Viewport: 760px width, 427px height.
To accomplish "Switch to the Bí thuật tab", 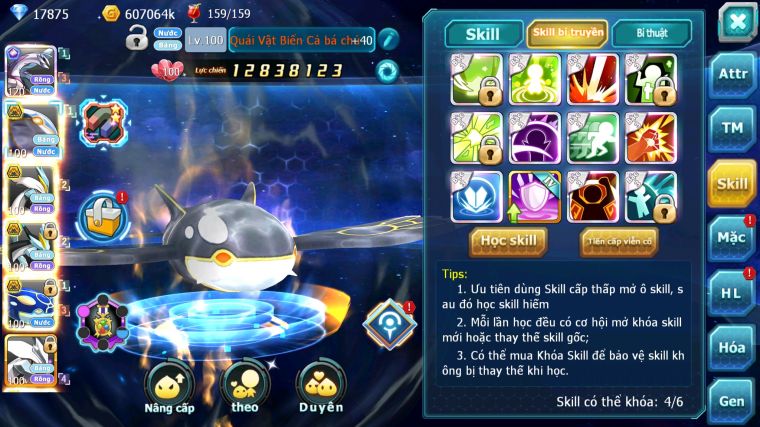I will [650, 34].
